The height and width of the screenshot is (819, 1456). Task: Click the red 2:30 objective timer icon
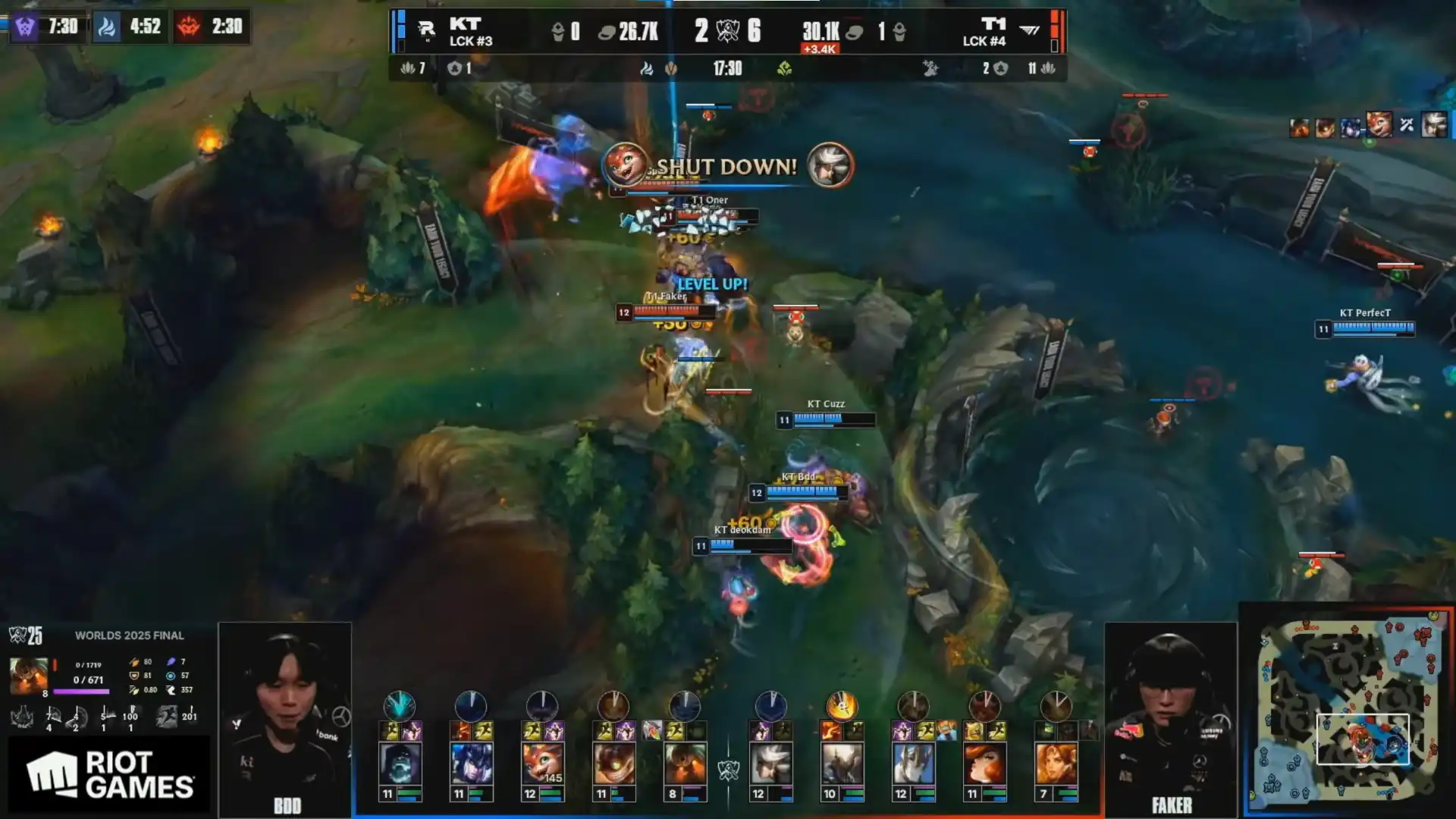(x=189, y=27)
